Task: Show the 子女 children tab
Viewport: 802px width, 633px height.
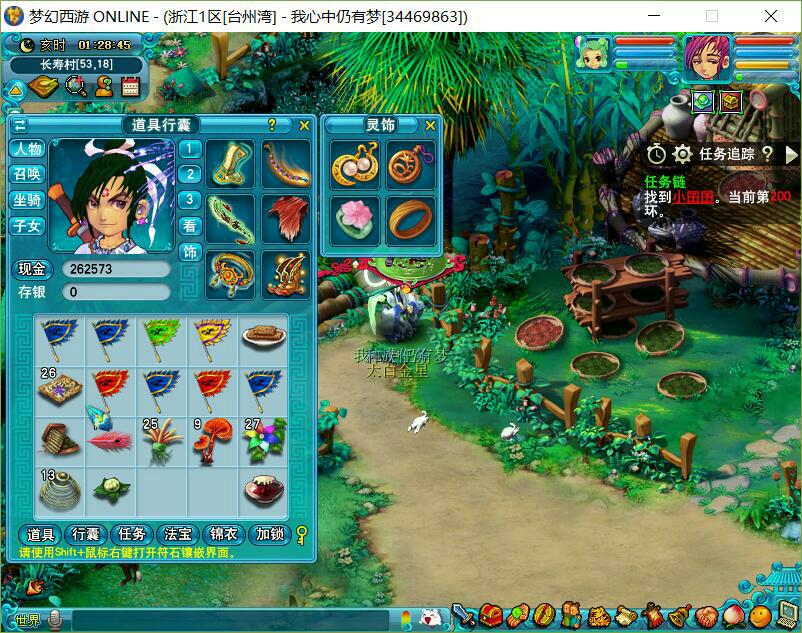Action: [x=27, y=226]
